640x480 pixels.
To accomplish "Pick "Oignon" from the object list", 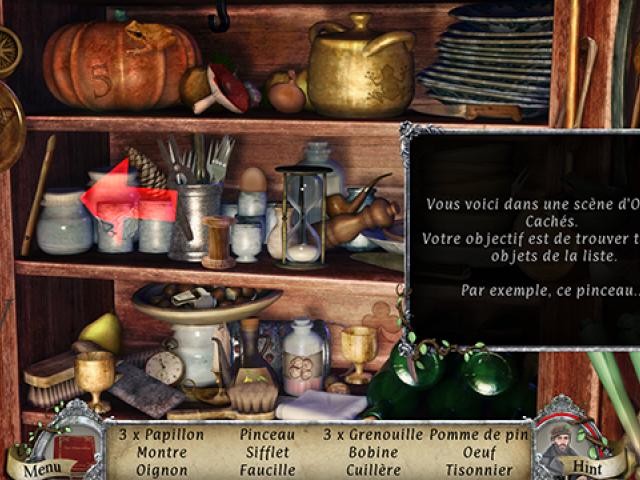I will pos(161,469).
